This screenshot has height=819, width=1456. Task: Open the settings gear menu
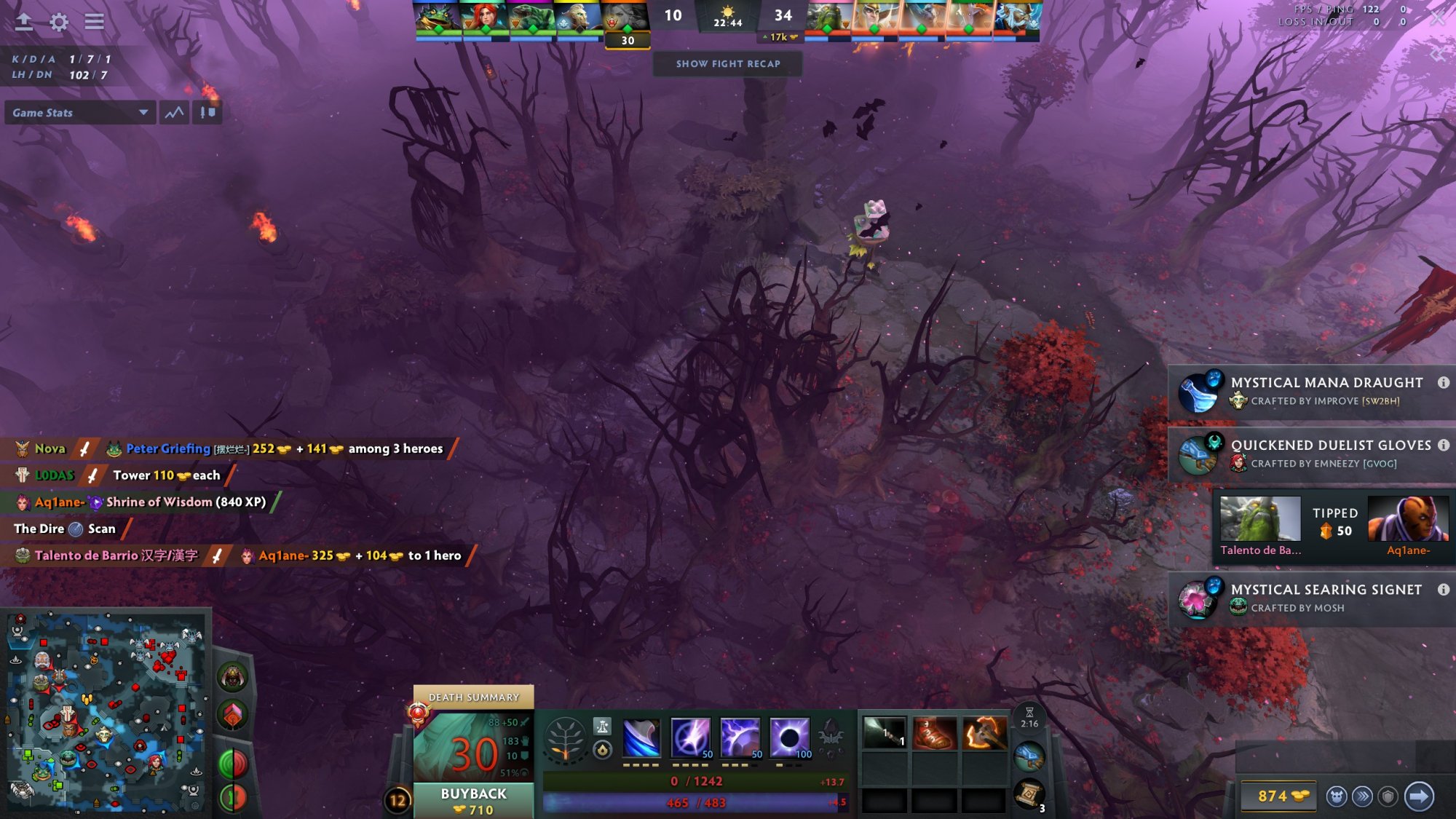59,22
